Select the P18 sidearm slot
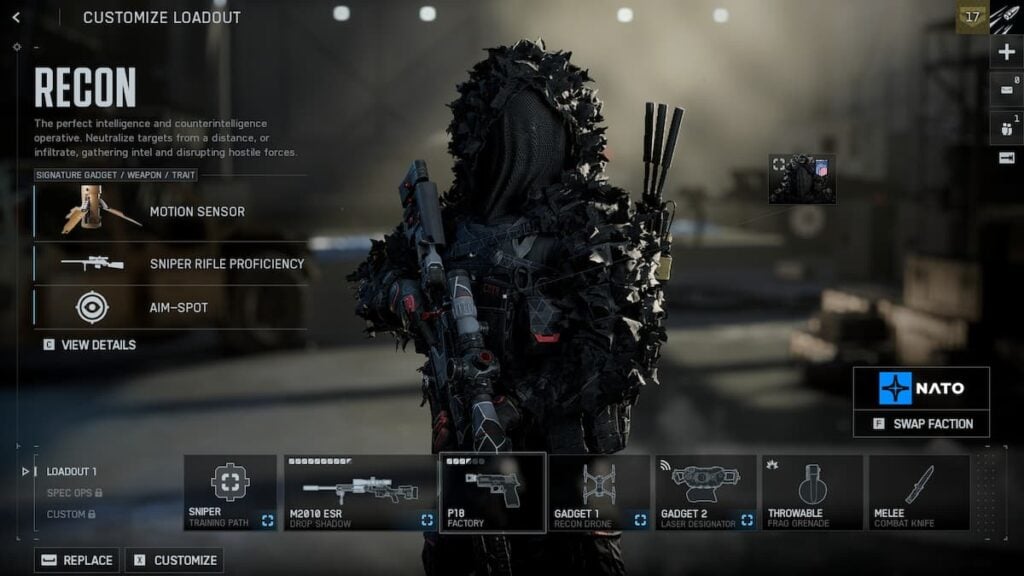 493,492
